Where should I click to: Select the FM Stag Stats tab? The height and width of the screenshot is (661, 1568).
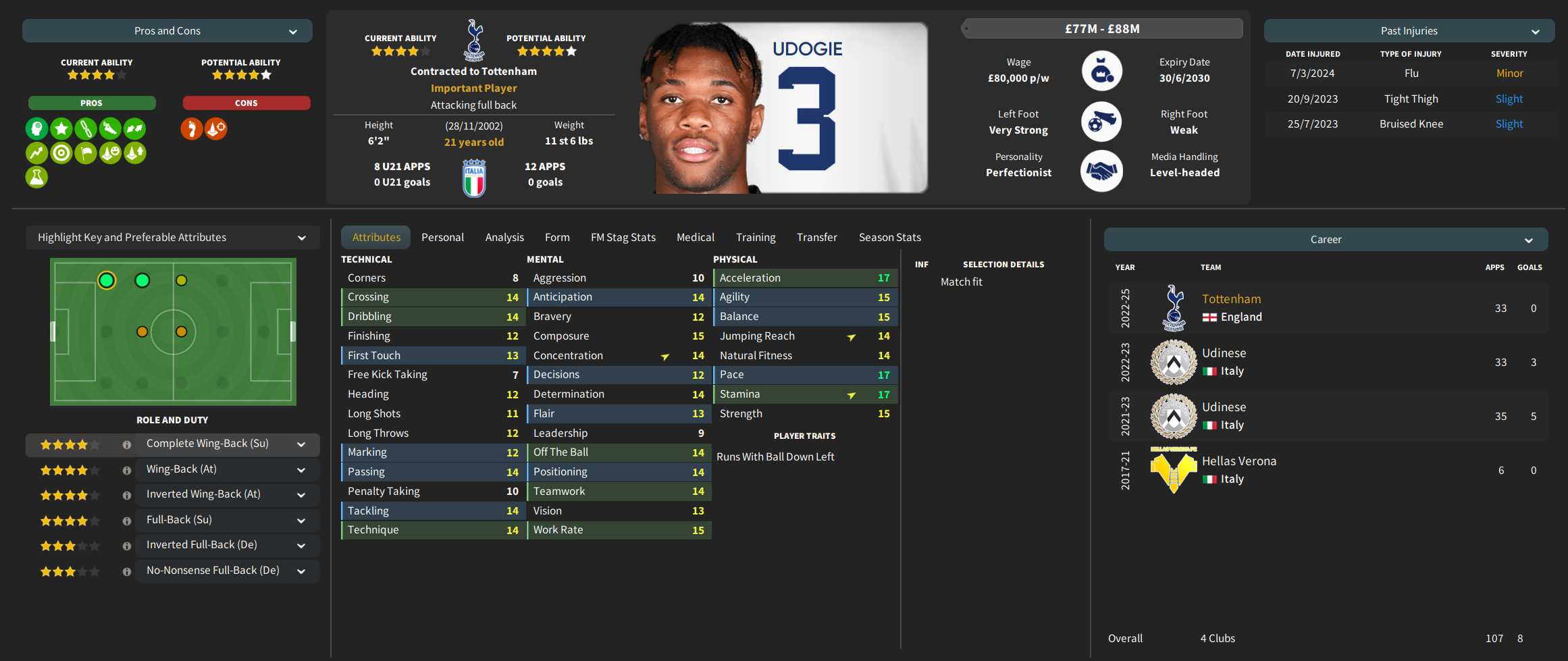click(x=623, y=238)
